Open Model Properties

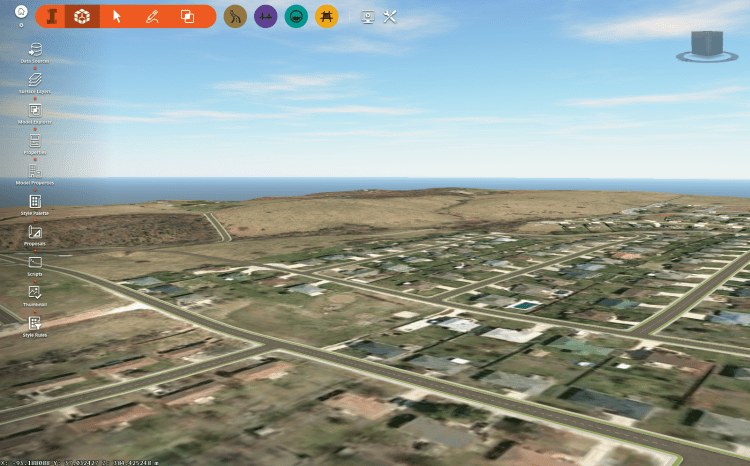pyautogui.click(x=35, y=171)
